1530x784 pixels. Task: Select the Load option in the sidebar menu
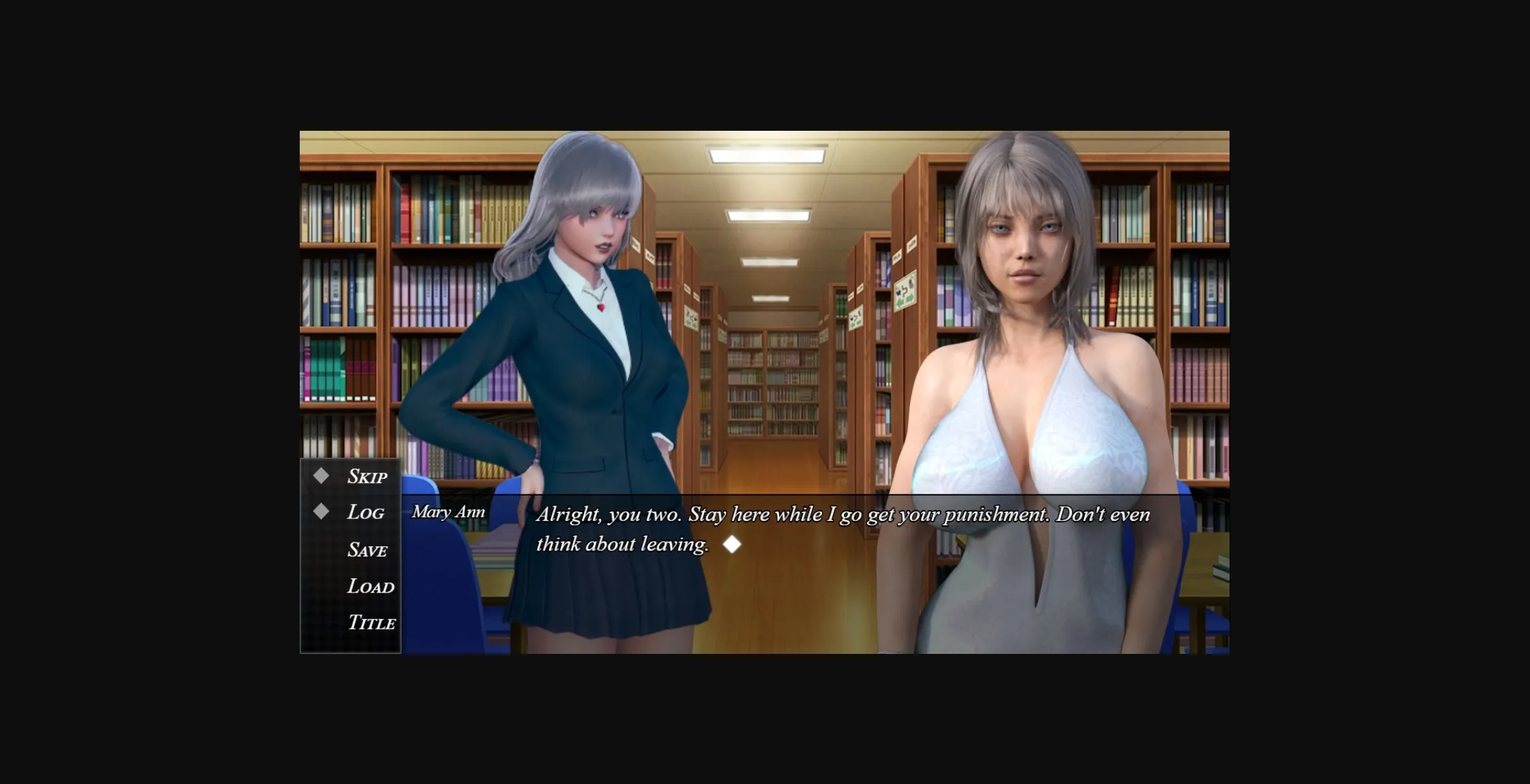click(x=371, y=586)
